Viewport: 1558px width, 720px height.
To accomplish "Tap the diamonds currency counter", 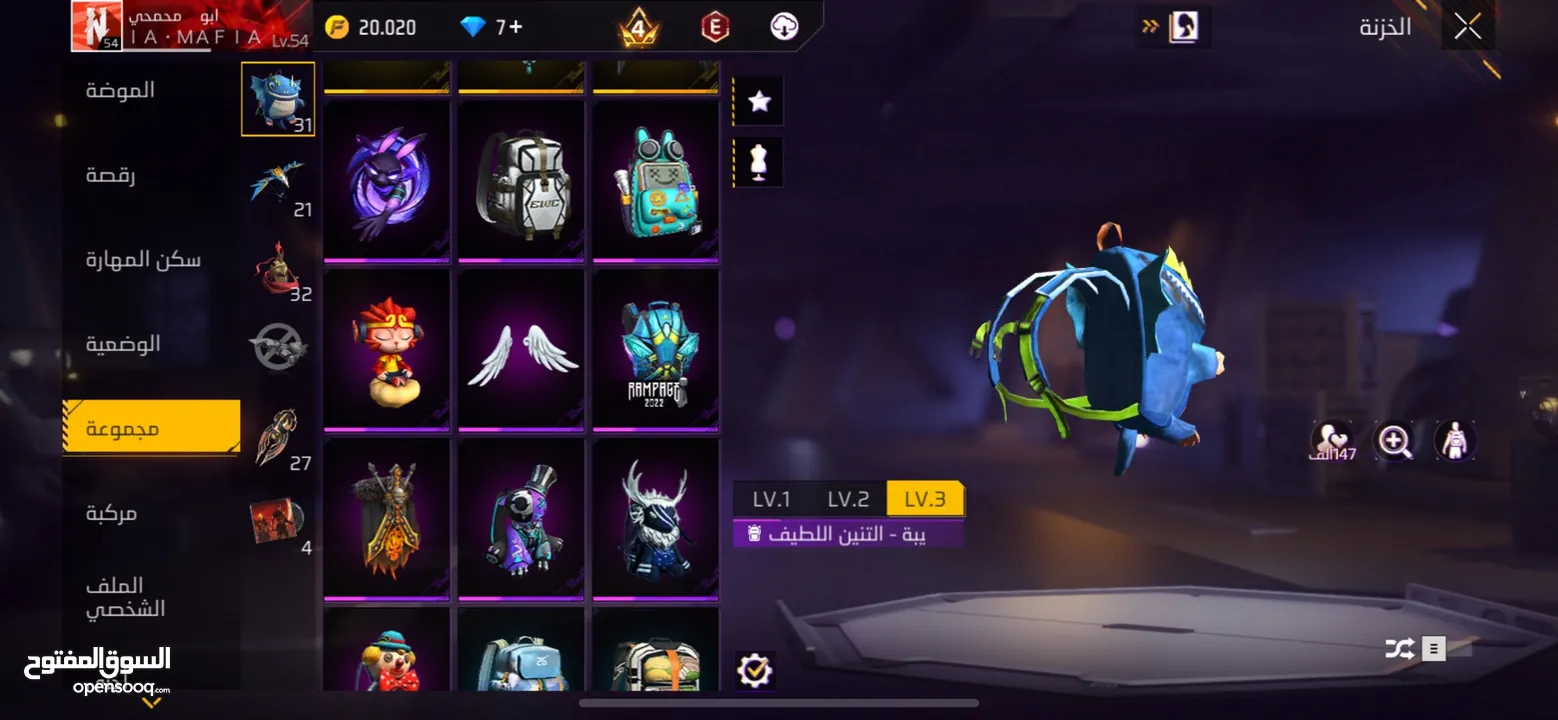I will (x=491, y=27).
